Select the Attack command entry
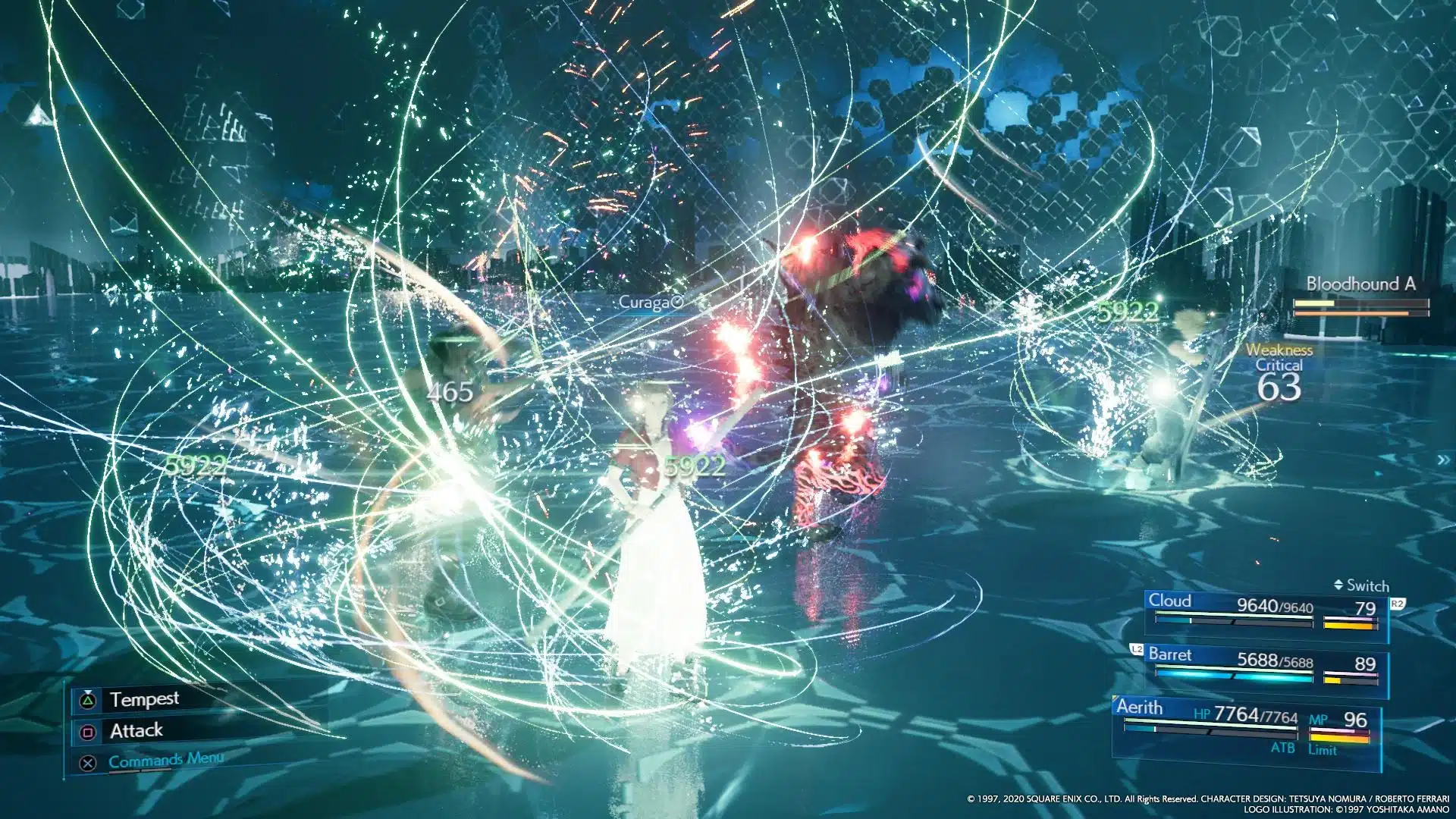Image resolution: width=1456 pixels, height=819 pixels. [136, 730]
